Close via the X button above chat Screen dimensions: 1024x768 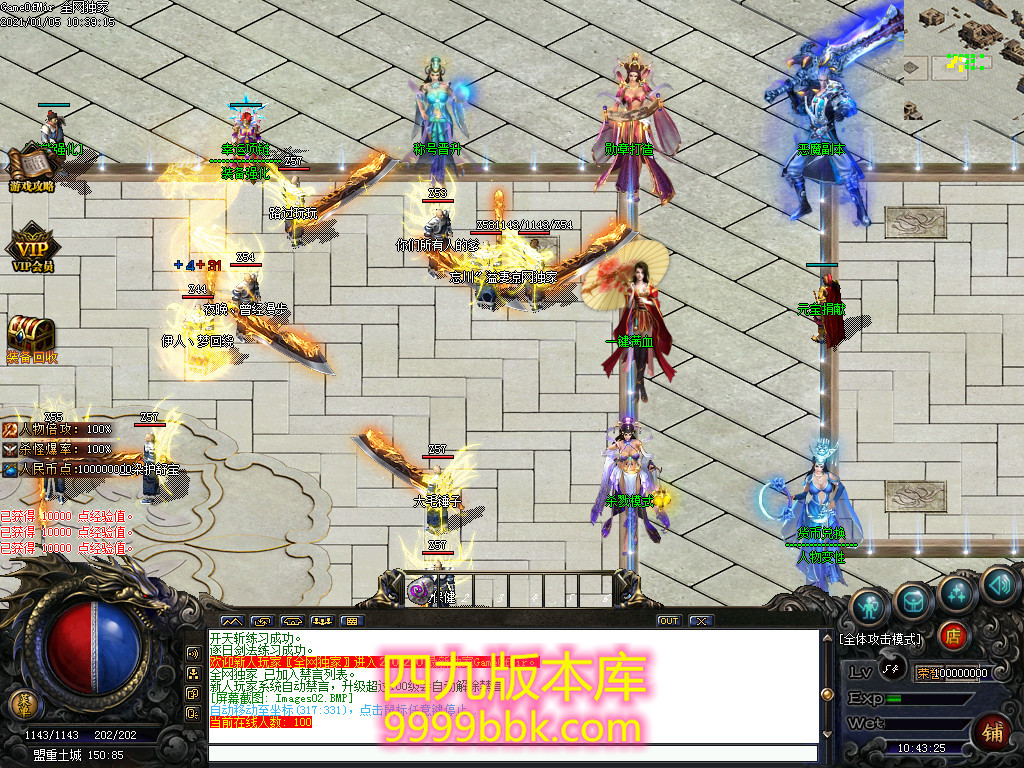click(x=701, y=621)
